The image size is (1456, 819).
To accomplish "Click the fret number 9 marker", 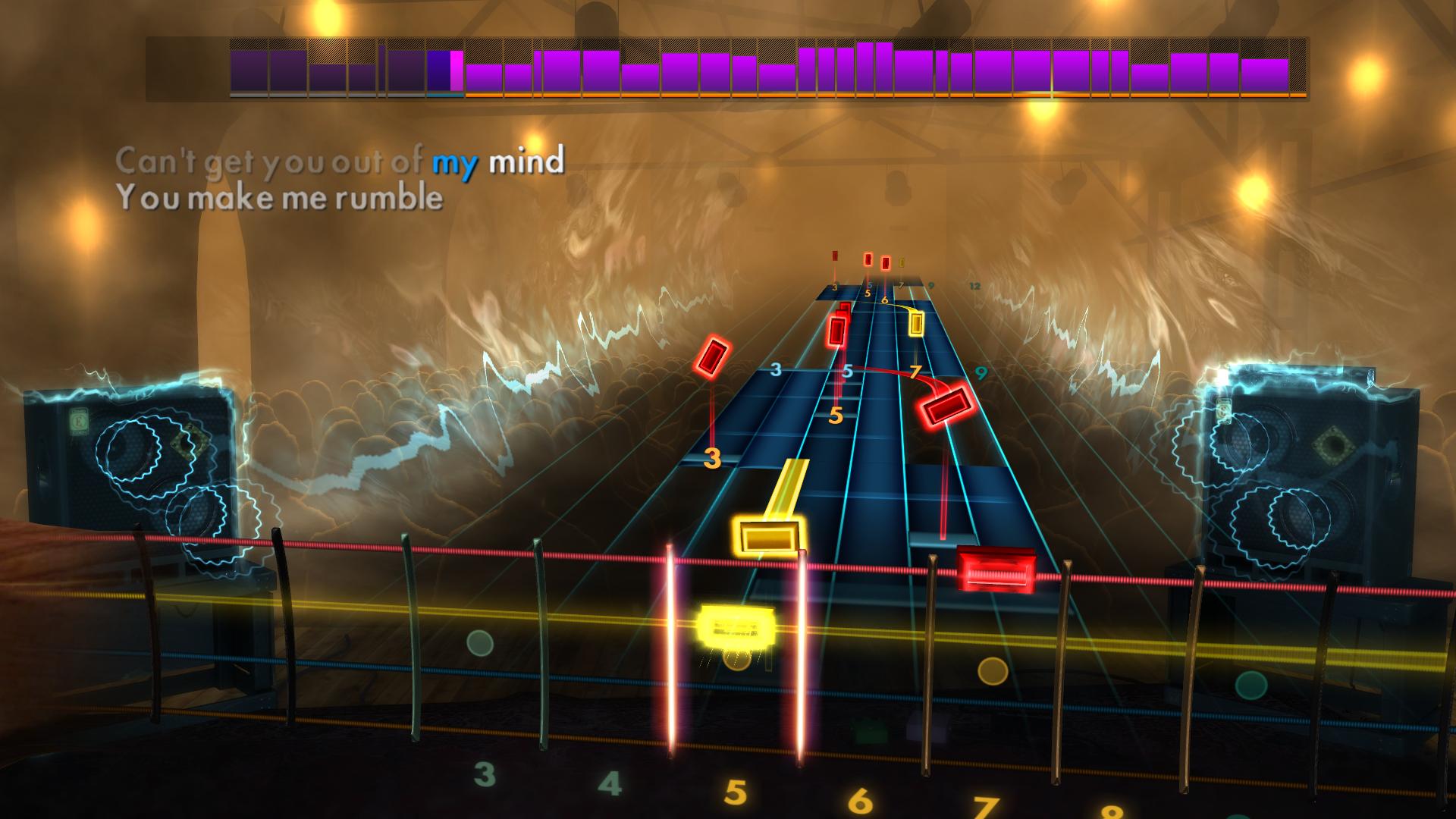I will tap(981, 371).
